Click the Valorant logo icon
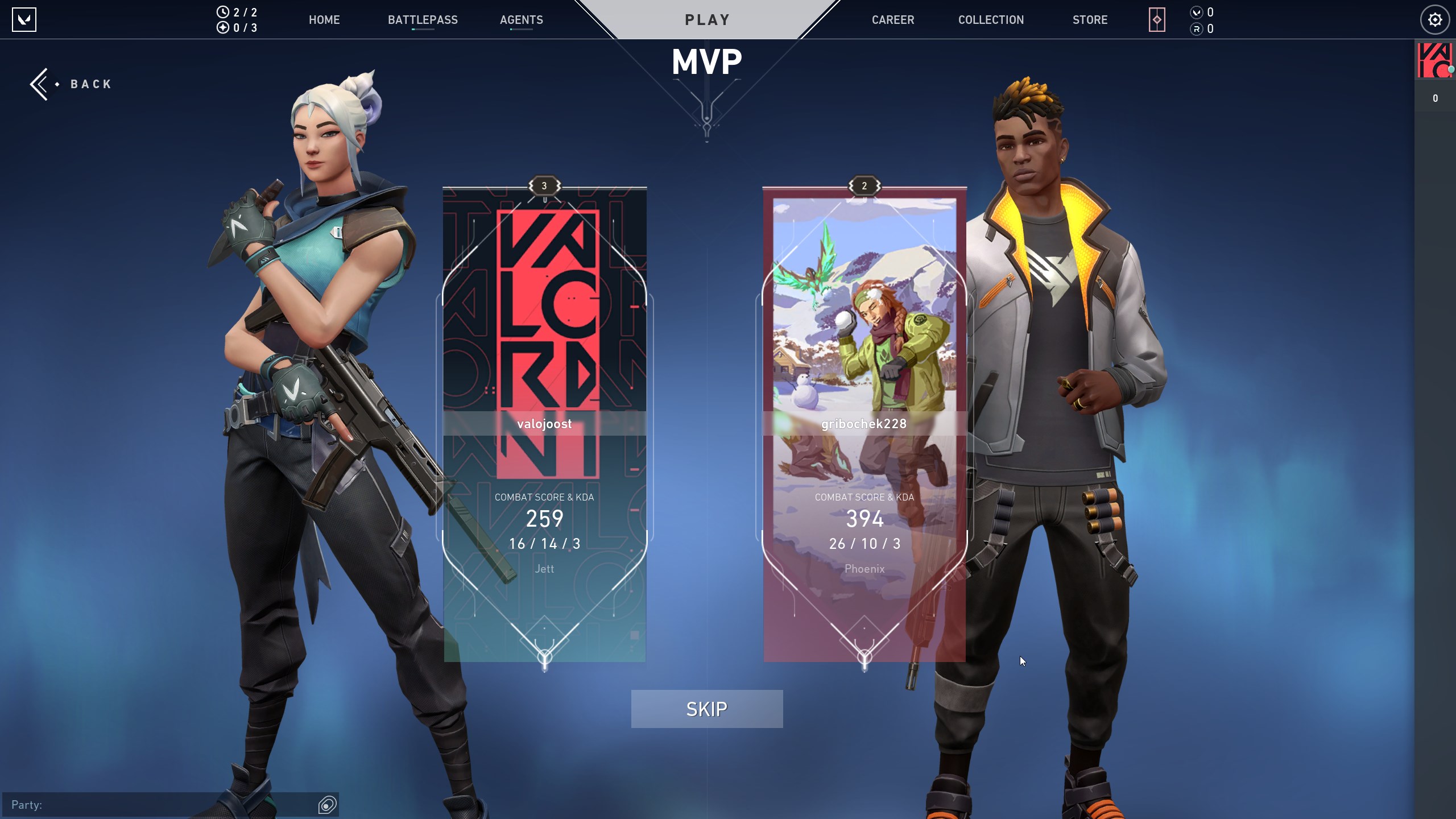The image size is (1456, 819). [24, 20]
